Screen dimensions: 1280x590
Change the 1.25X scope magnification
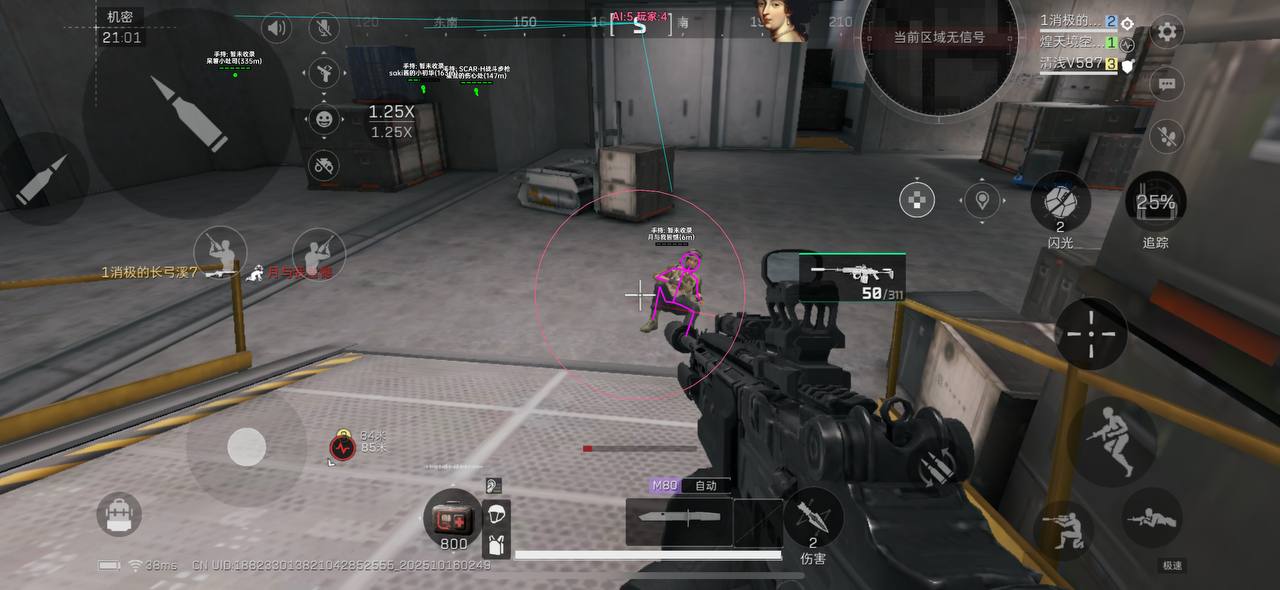pyautogui.click(x=391, y=121)
